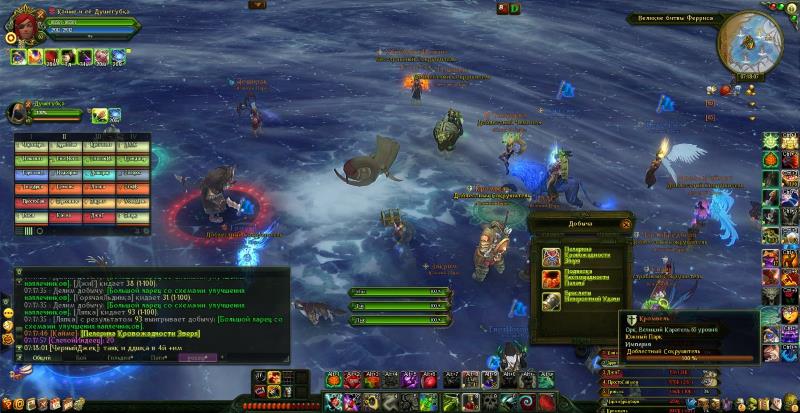Select the first buff icon under player frame
This screenshot has height=413, width=800.
(x=19, y=57)
